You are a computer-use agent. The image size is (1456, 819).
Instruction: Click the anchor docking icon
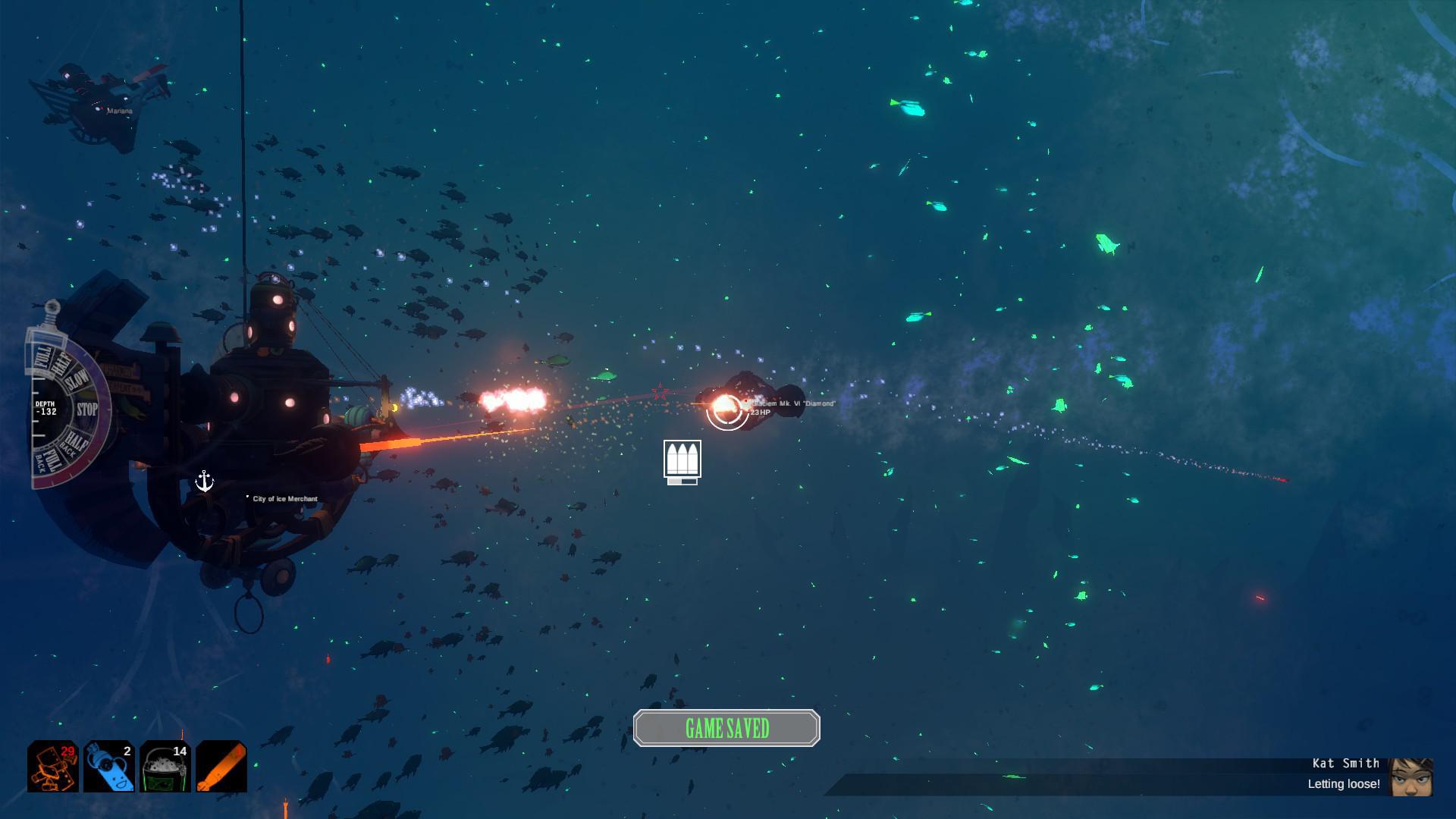point(205,481)
